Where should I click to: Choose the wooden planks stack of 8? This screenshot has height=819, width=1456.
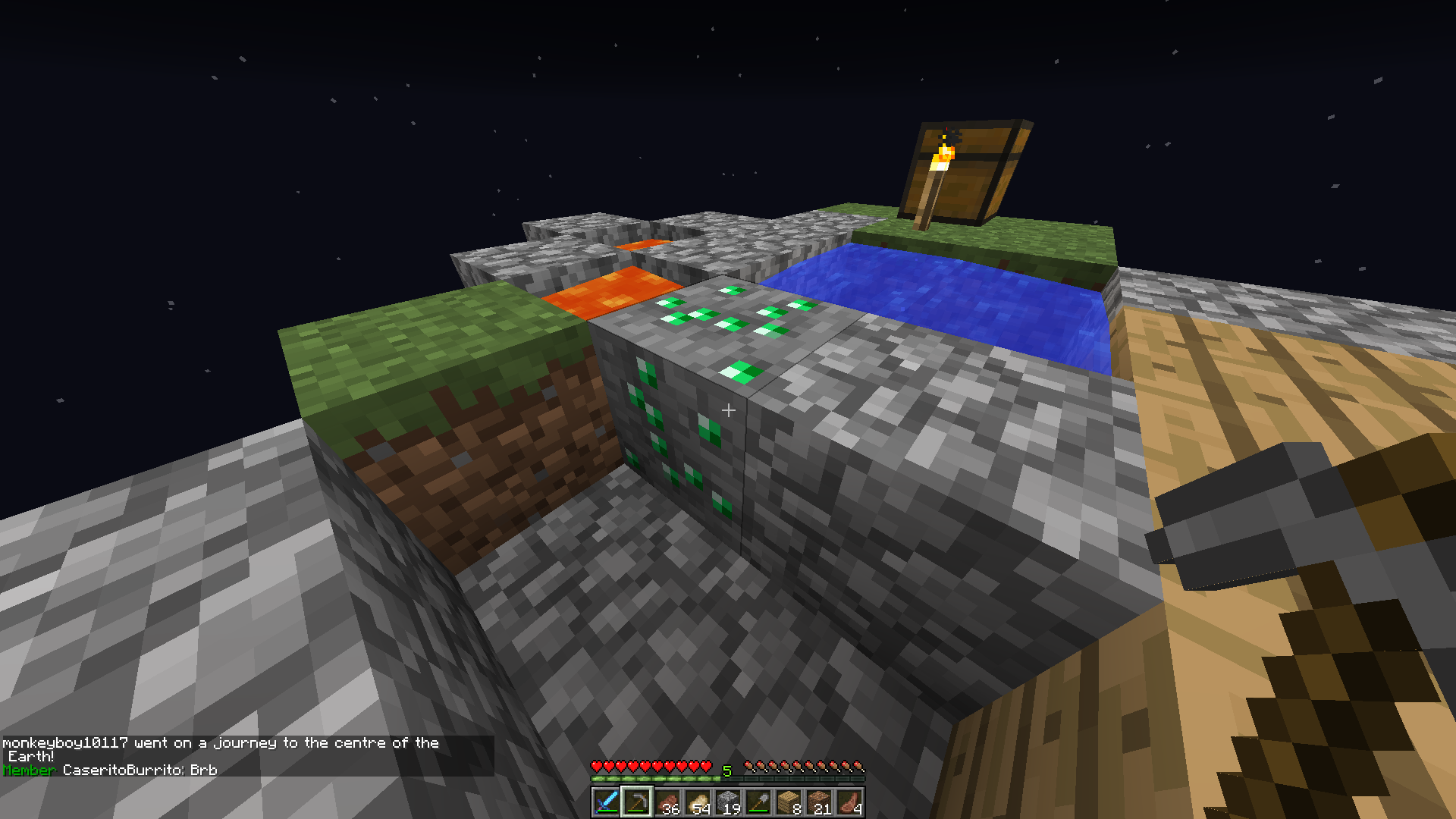789,802
